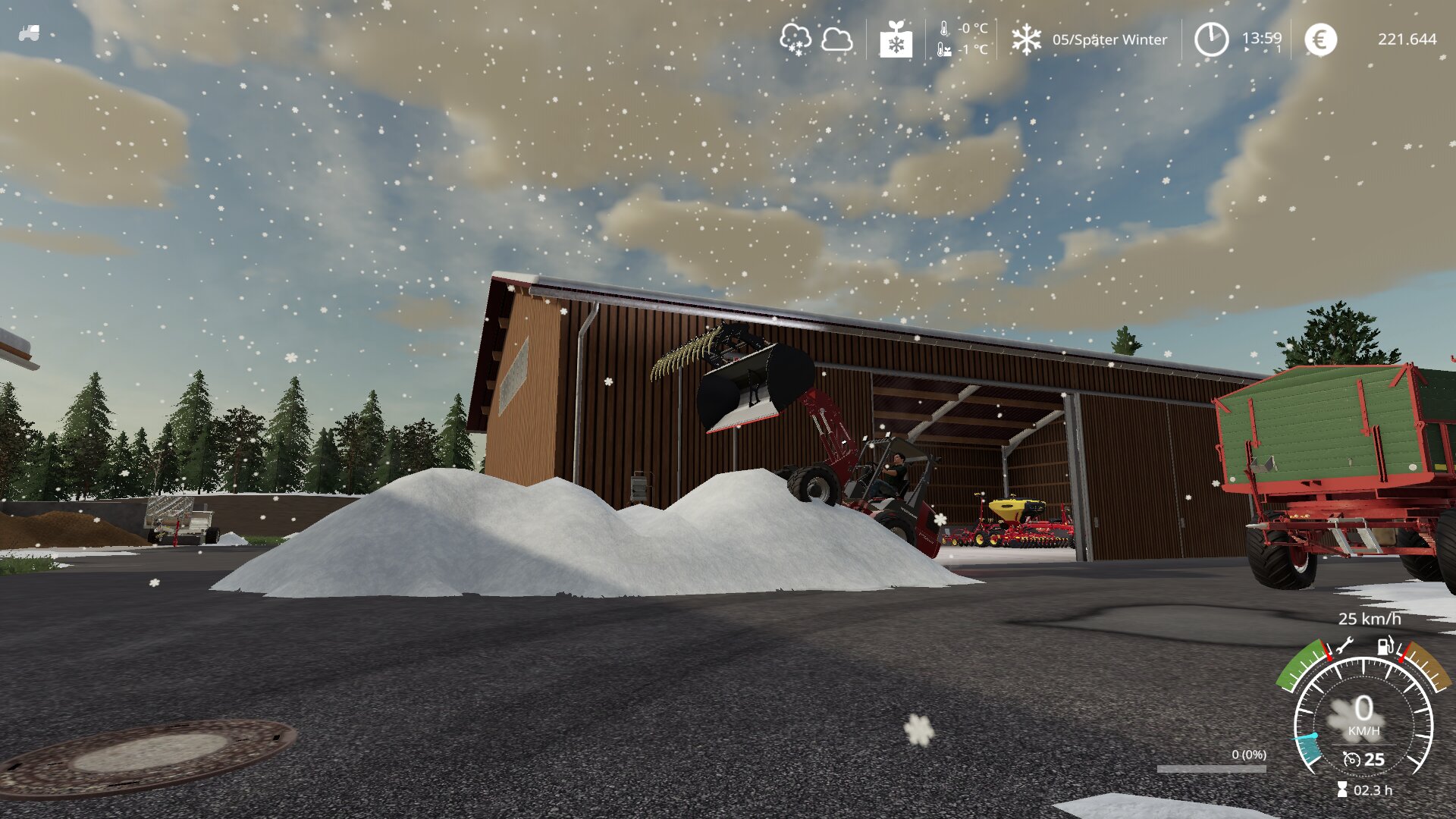Open the frozen plant growth icon
Image resolution: width=1456 pixels, height=819 pixels.
896,39
